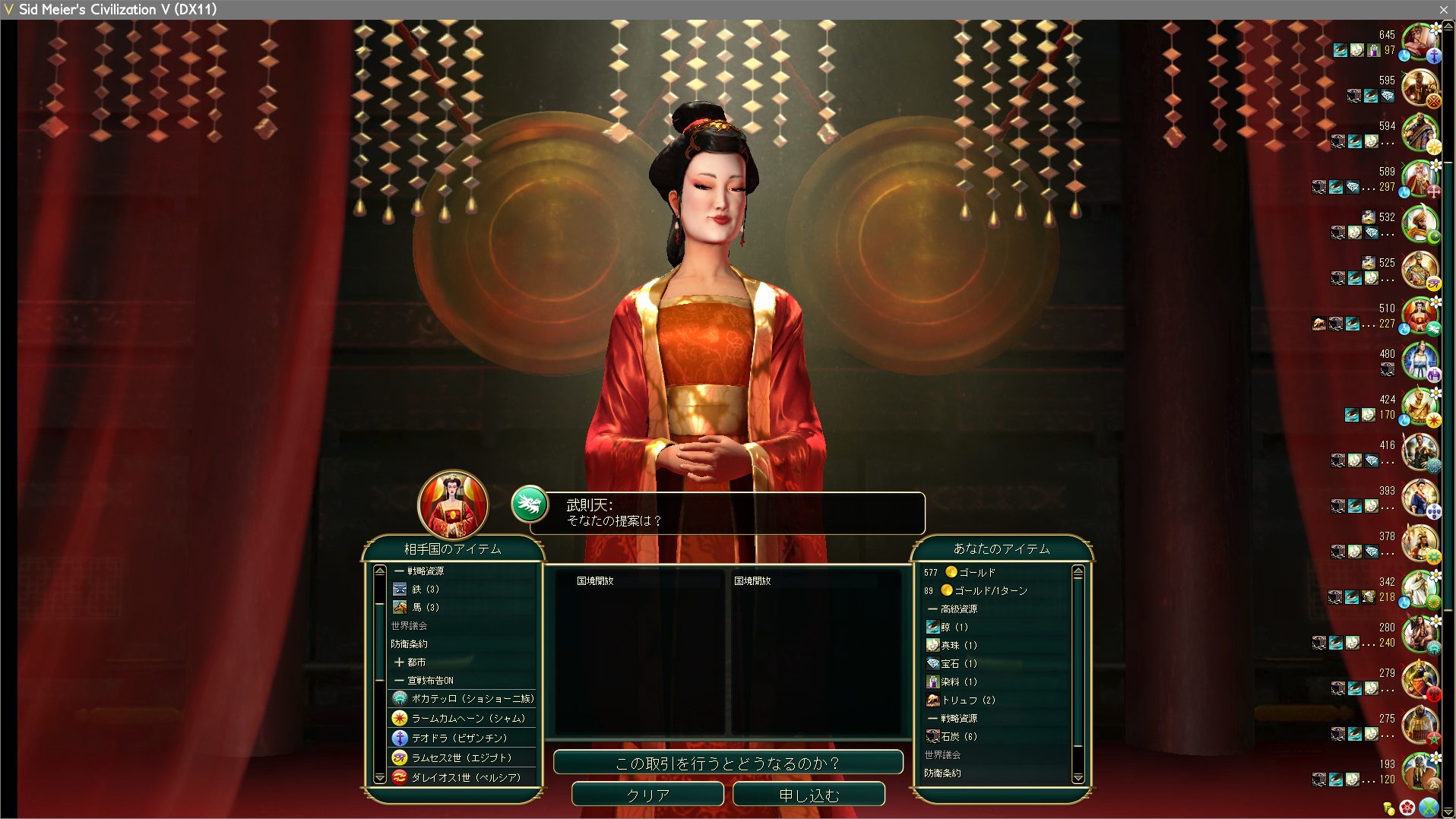Click the クリア (clear) button

pos(647,795)
